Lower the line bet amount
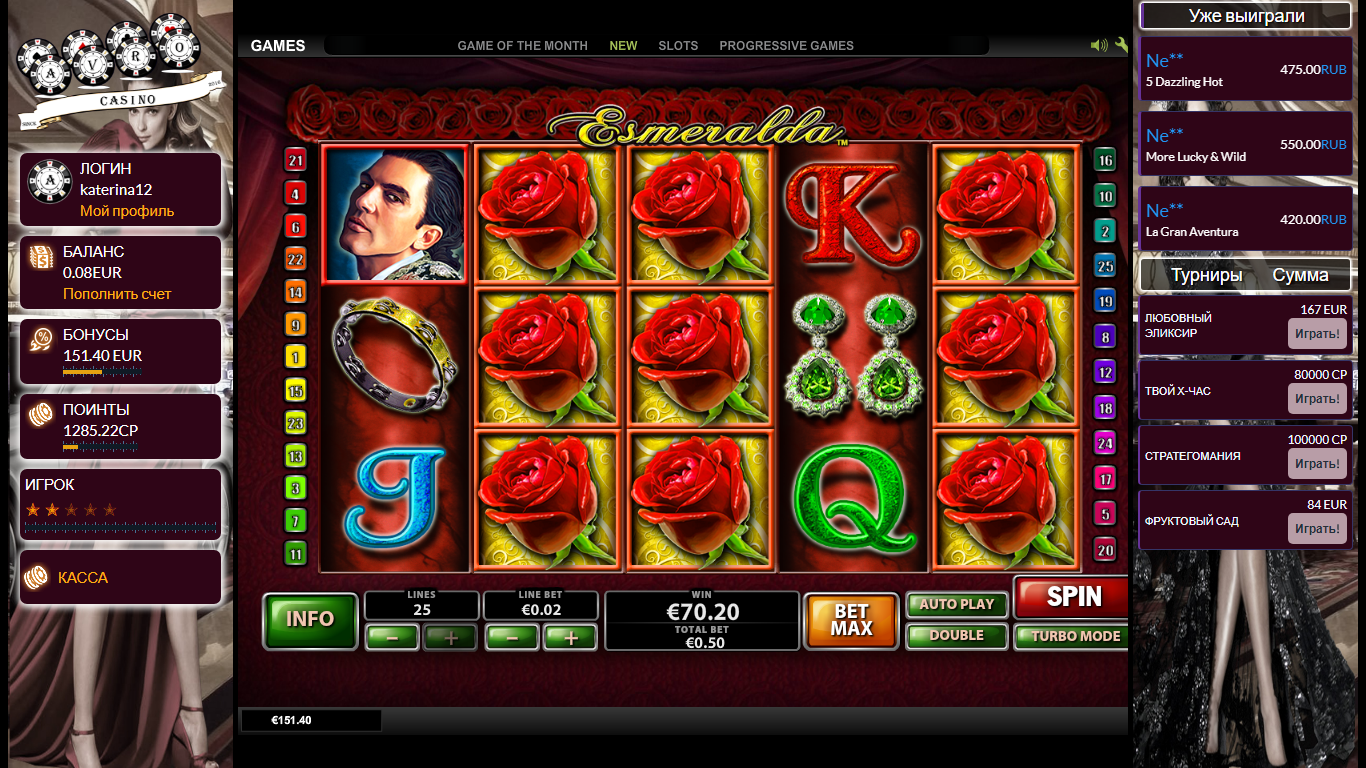The width and height of the screenshot is (1366, 768). (511, 637)
